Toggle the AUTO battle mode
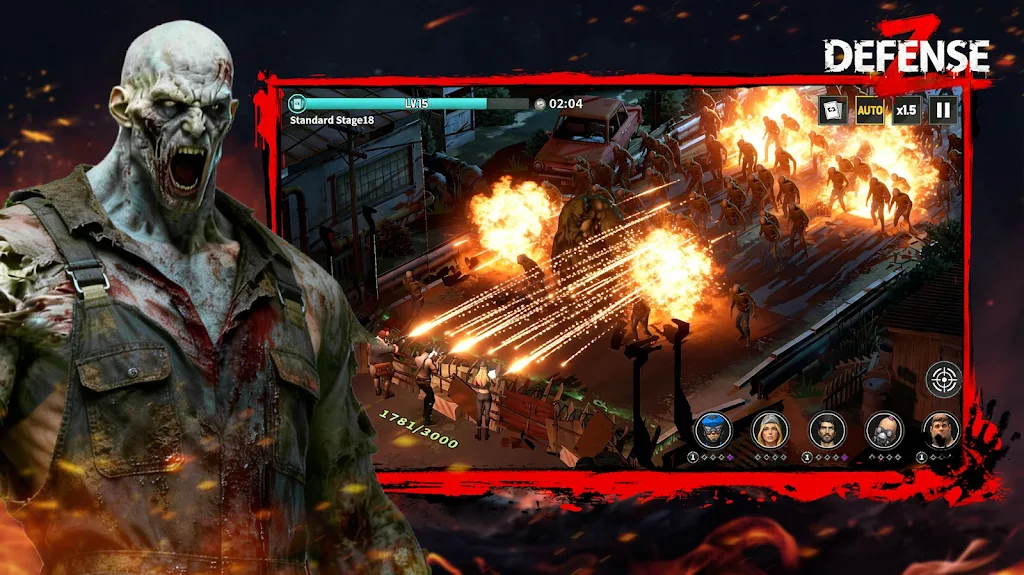This screenshot has width=1024, height=575. coord(869,110)
